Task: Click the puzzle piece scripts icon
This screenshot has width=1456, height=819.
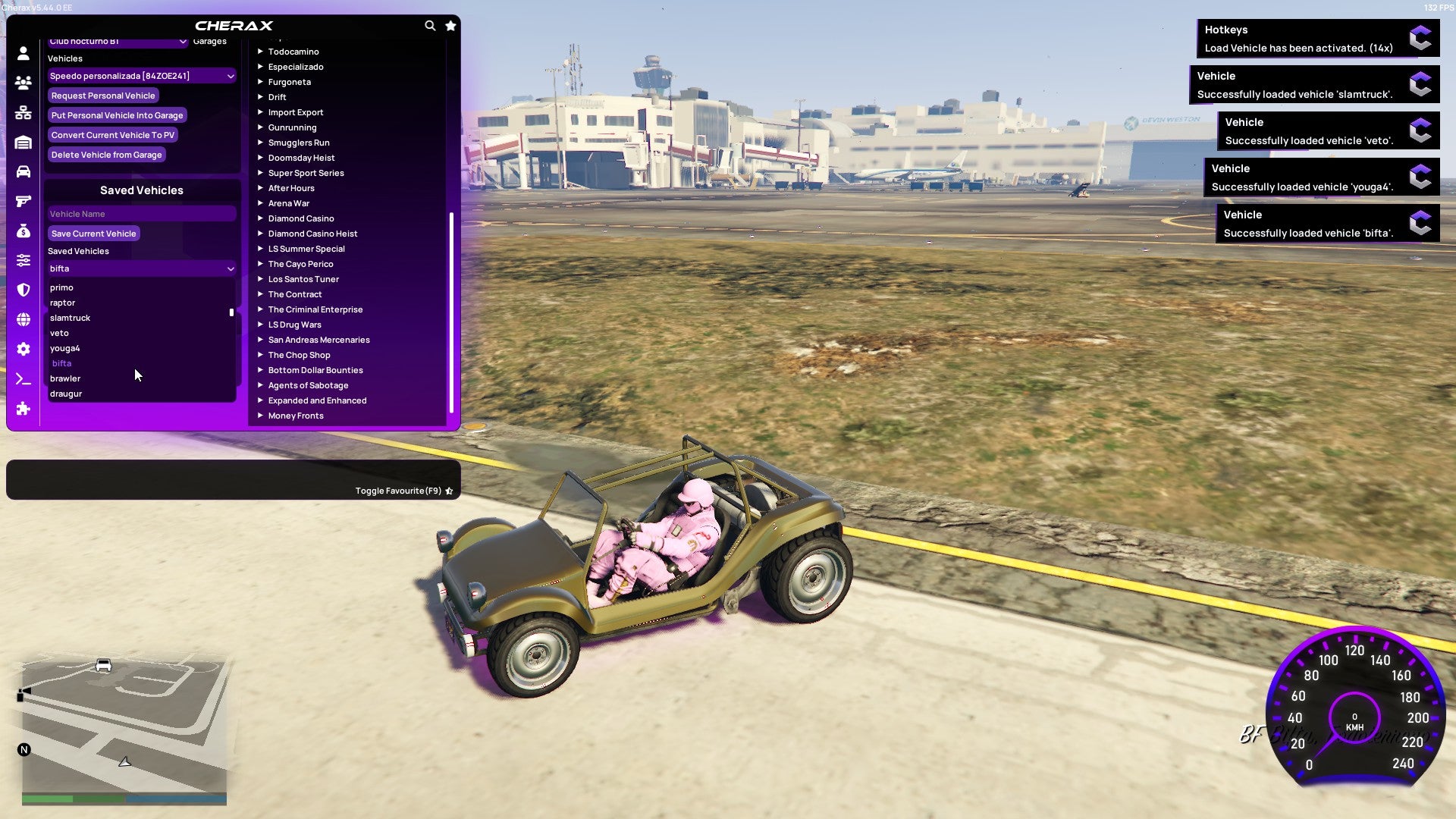Action: click(23, 409)
